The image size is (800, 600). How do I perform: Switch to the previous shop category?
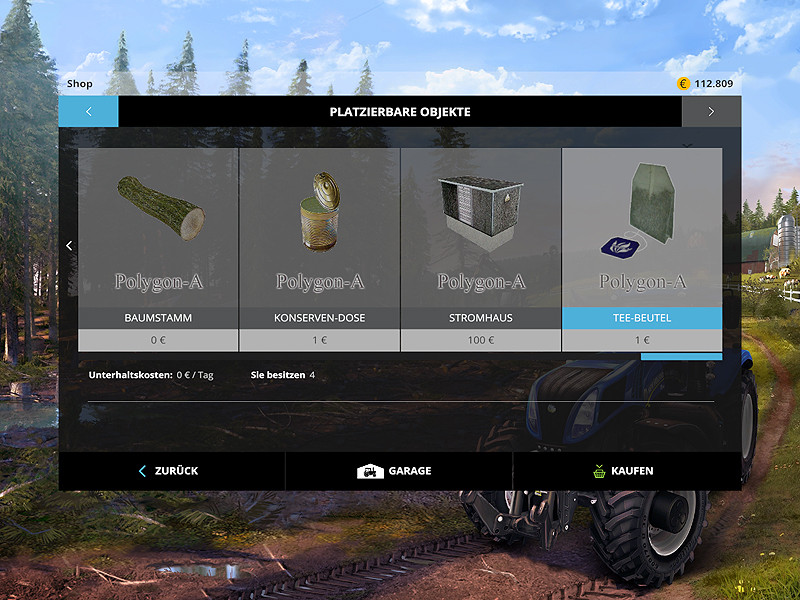pos(88,112)
